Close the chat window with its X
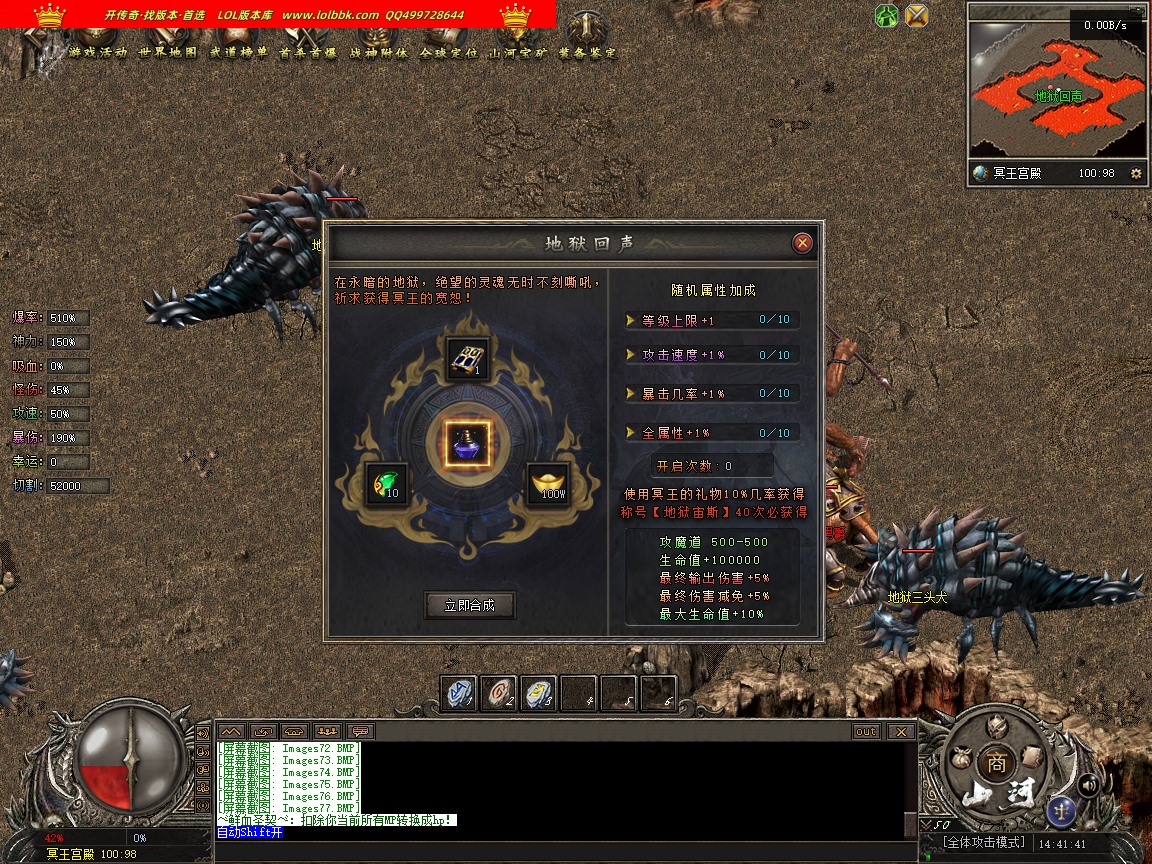 901,731
